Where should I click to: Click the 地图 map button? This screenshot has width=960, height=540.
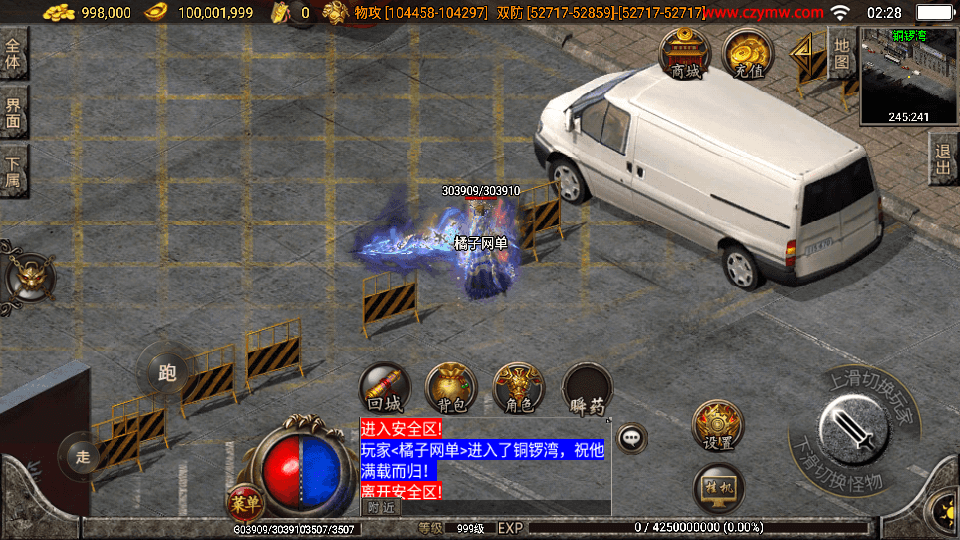click(842, 55)
